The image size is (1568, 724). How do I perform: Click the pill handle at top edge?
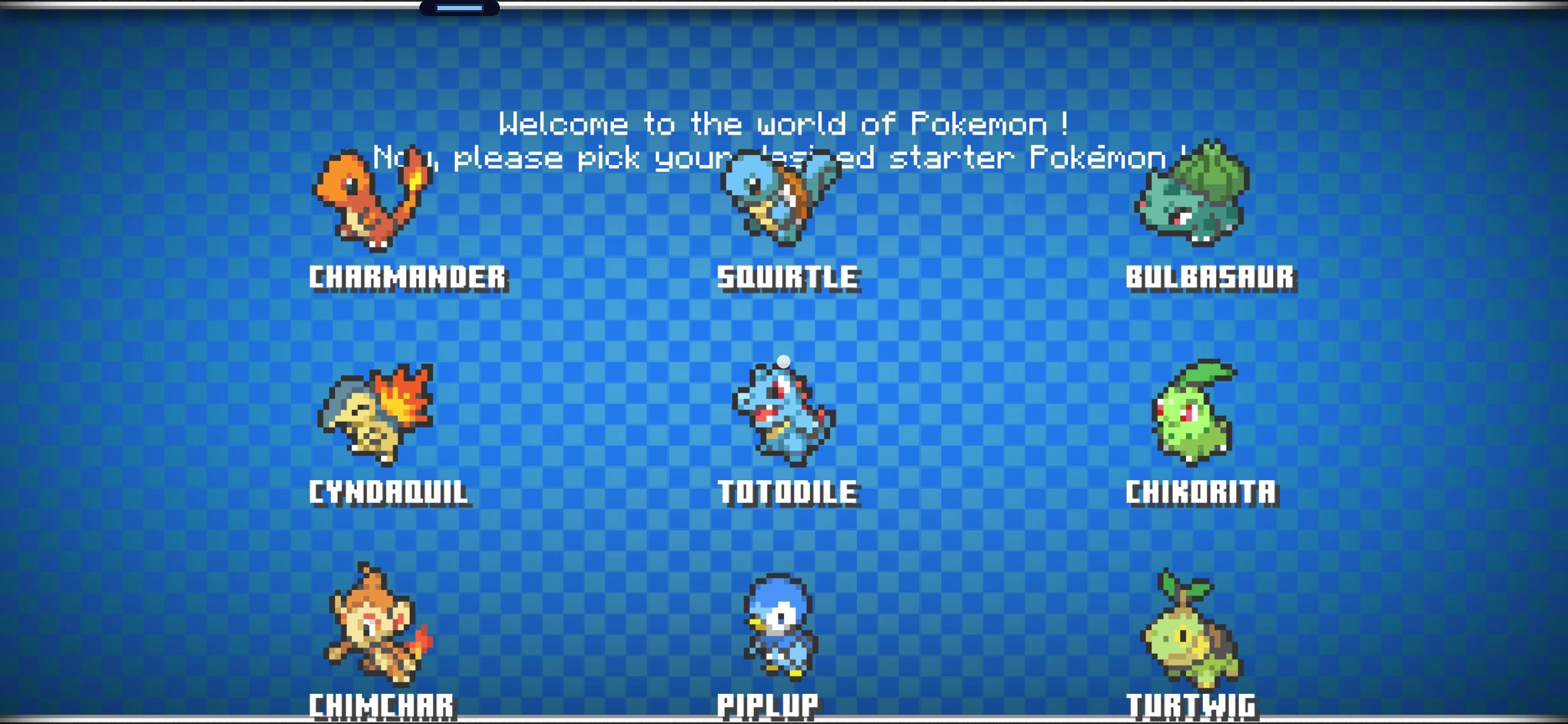point(460,8)
